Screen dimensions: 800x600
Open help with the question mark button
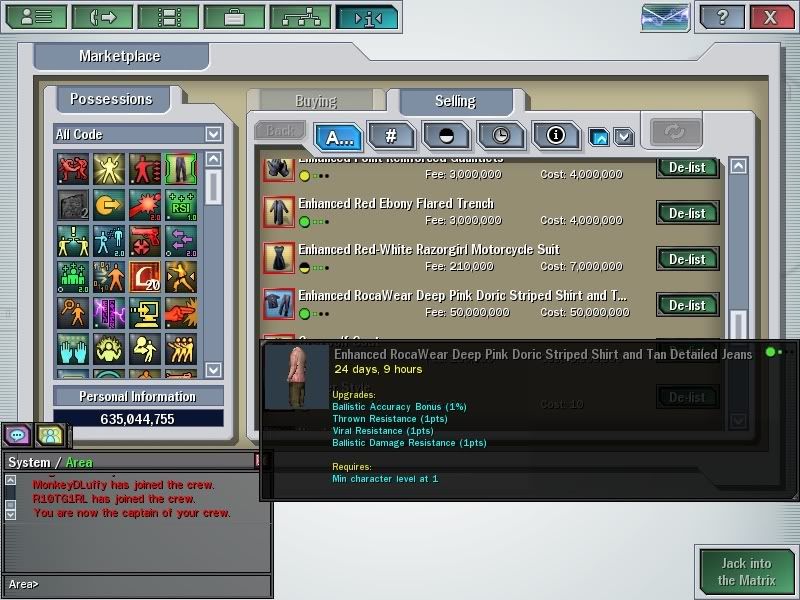(722, 17)
